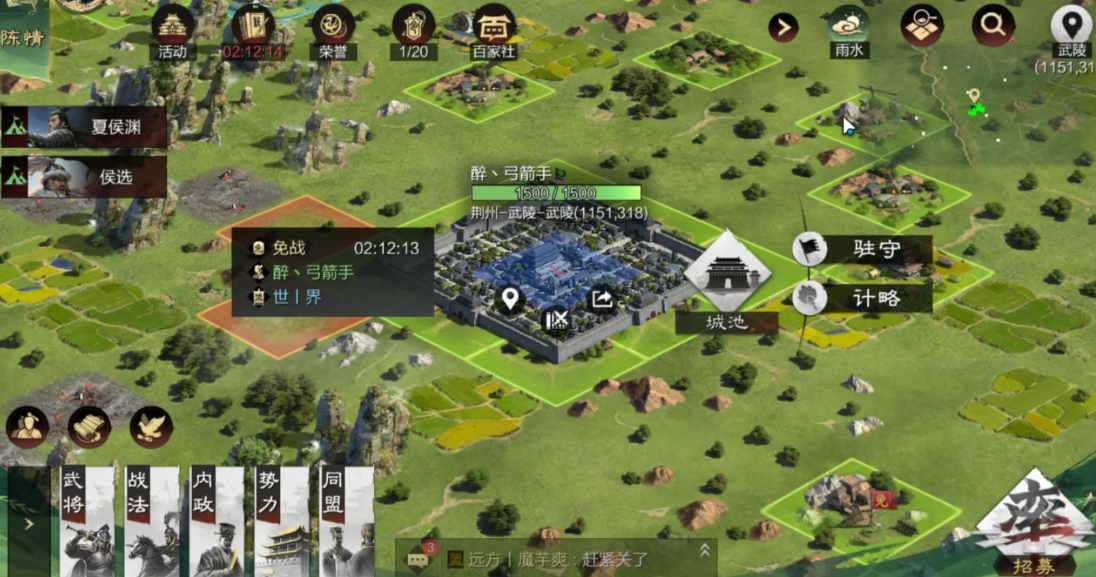Choose the 驻守 garrison command
Image resolution: width=1096 pixels, height=577 pixels.
(866, 249)
